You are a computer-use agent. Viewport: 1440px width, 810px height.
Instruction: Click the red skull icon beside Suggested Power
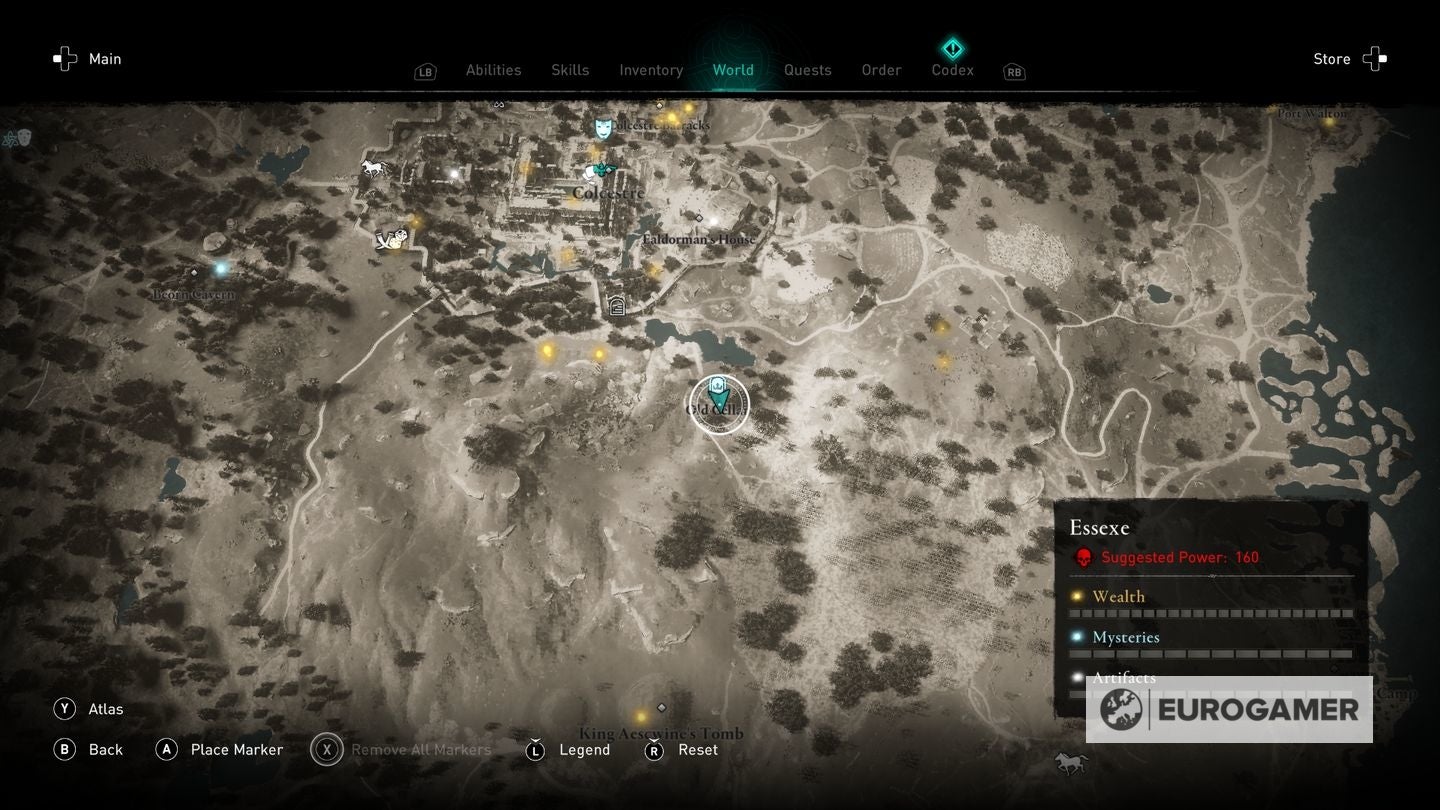(1083, 558)
